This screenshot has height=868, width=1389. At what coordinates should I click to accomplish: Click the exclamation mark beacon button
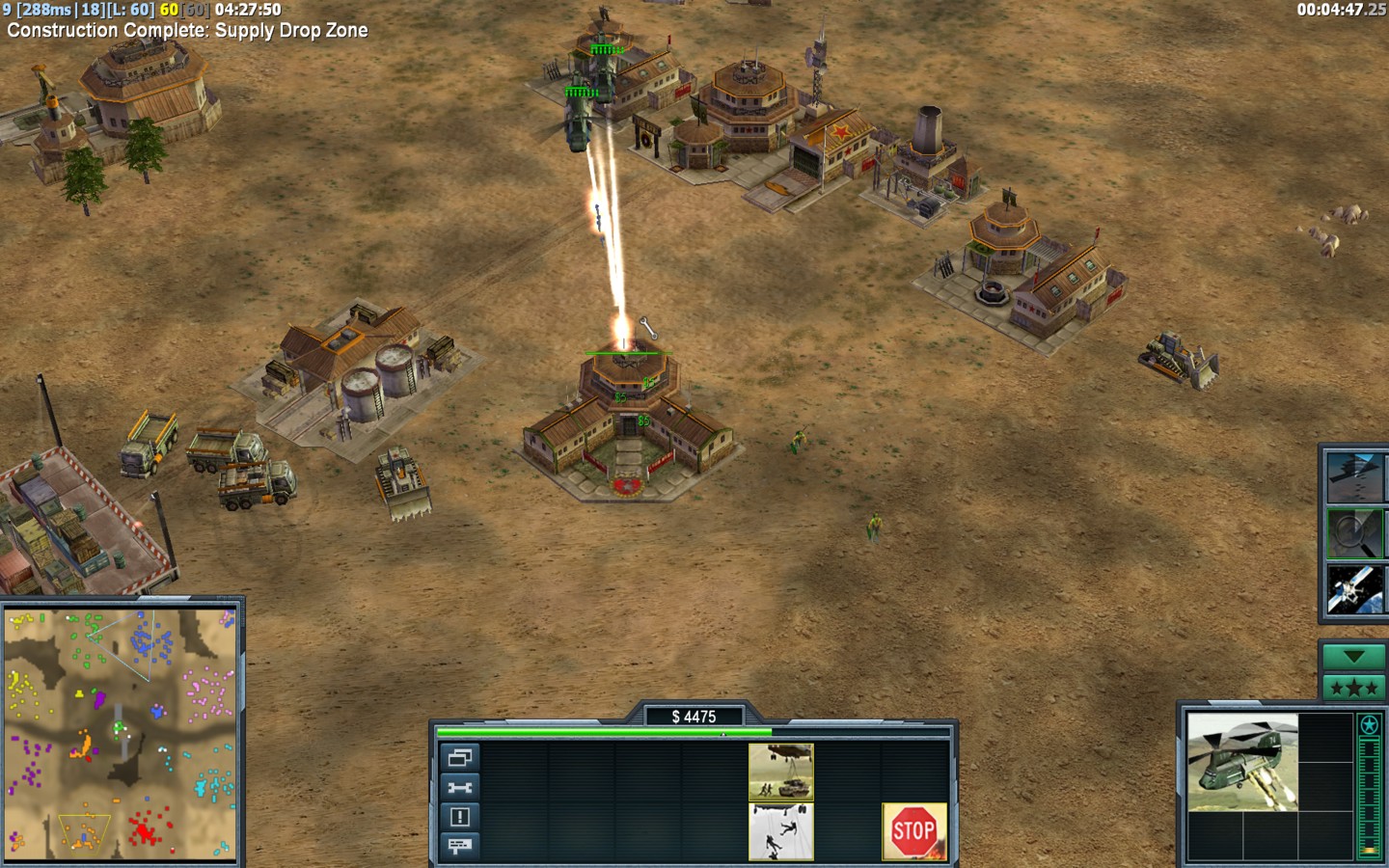click(x=459, y=817)
